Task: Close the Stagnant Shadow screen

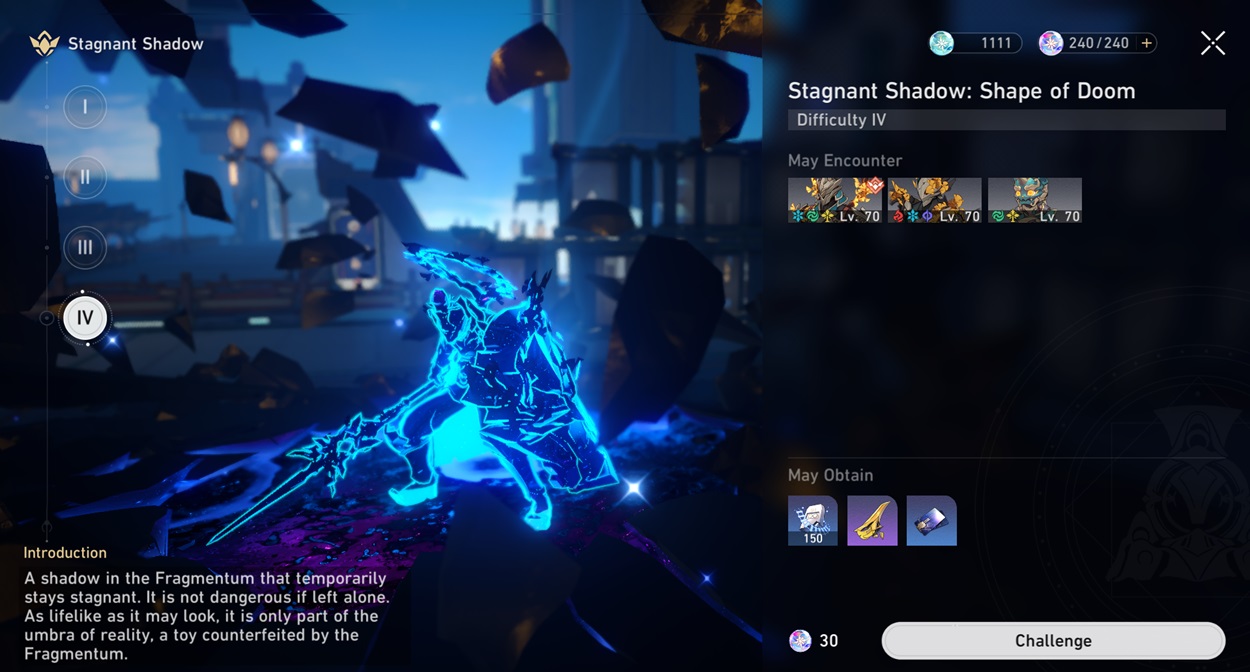Action: (x=1212, y=43)
